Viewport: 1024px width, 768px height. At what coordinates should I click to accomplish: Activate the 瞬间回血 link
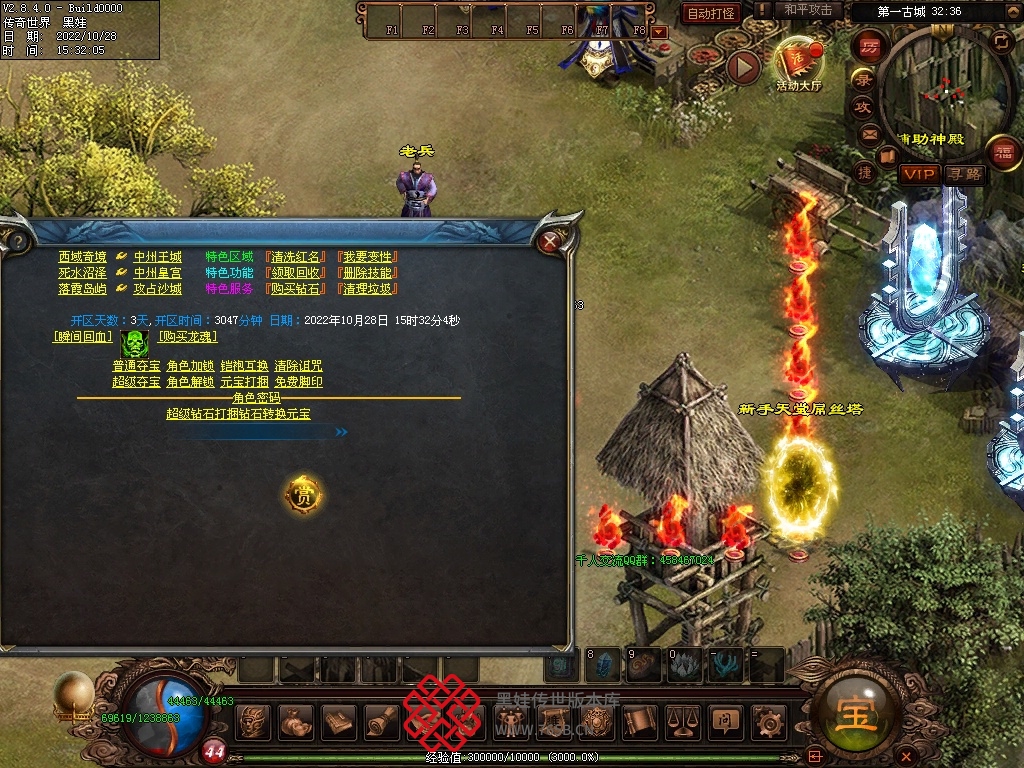point(81,337)
